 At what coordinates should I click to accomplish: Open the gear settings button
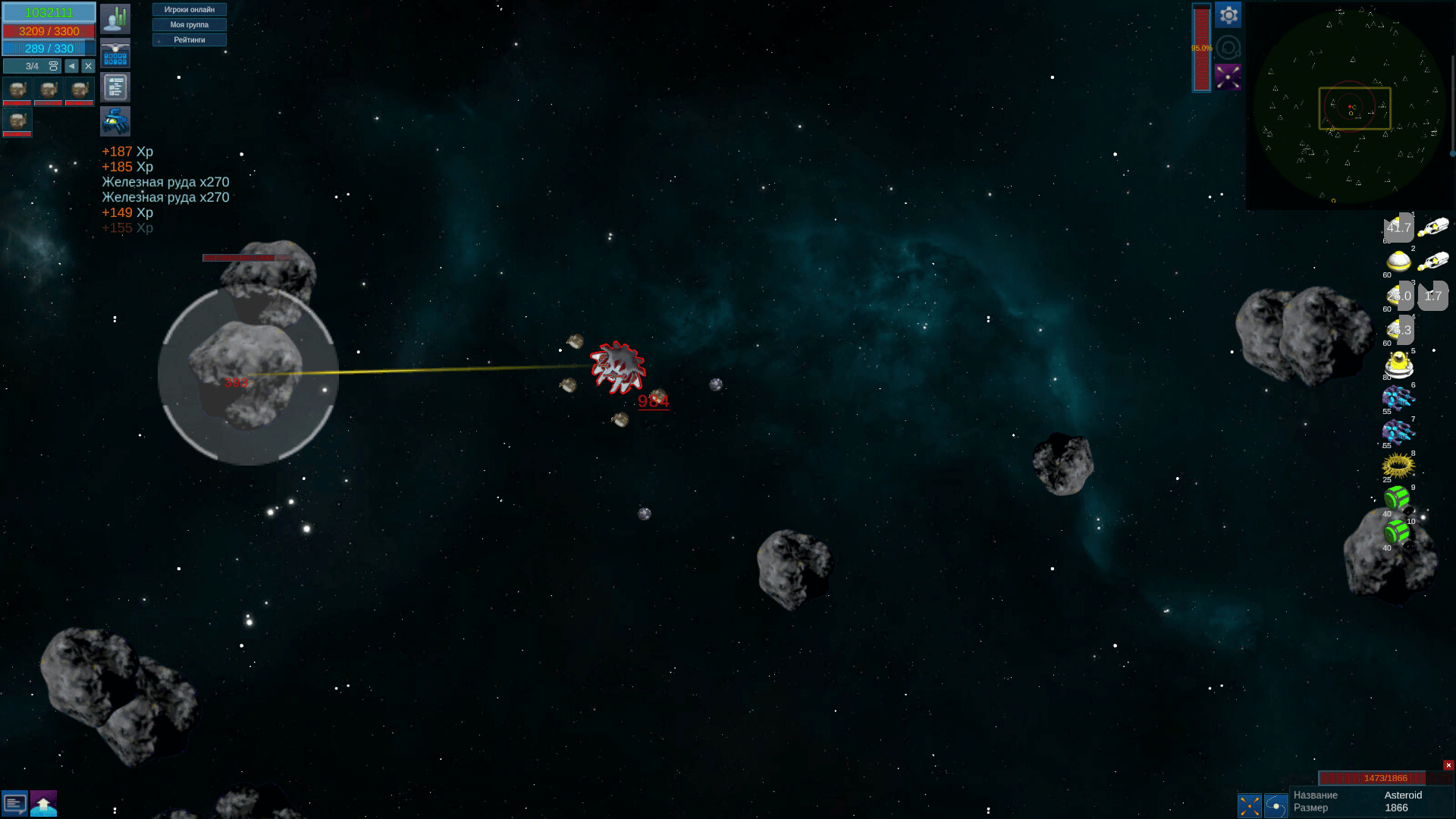(1228, 15)
